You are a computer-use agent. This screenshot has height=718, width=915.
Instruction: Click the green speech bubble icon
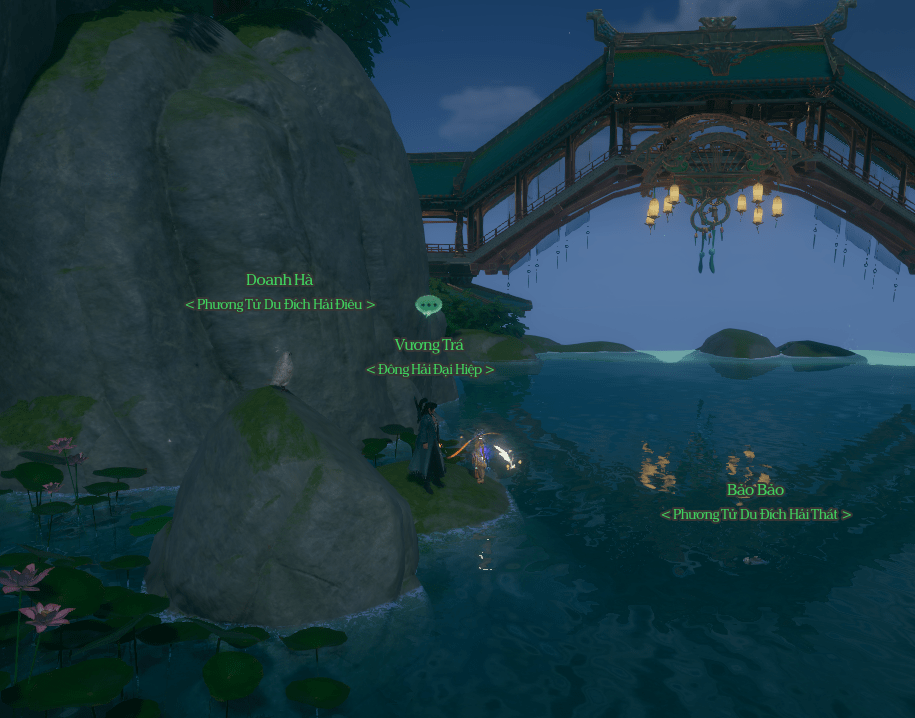click(x=429, y=305)
